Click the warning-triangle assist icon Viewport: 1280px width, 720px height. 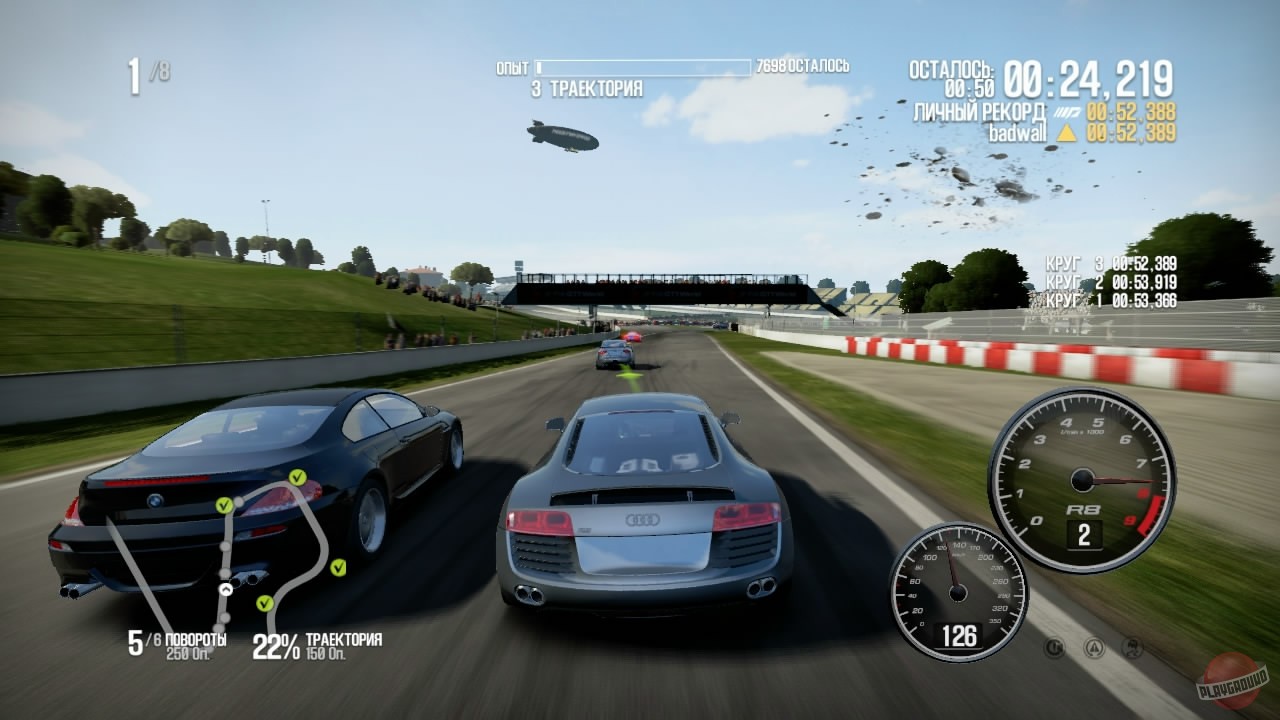1094,648
